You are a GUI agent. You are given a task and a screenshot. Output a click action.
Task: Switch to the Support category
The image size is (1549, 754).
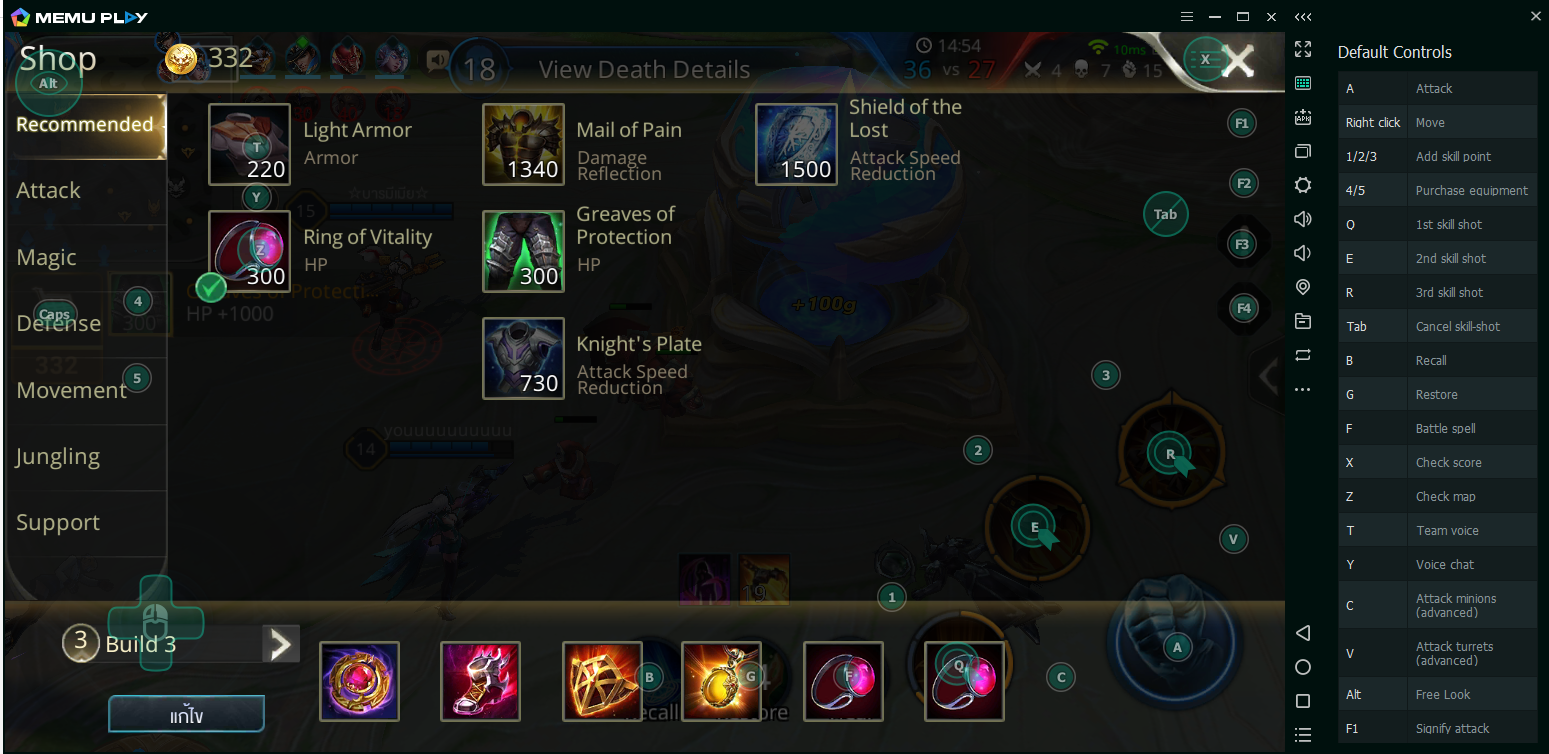point(58,522)
